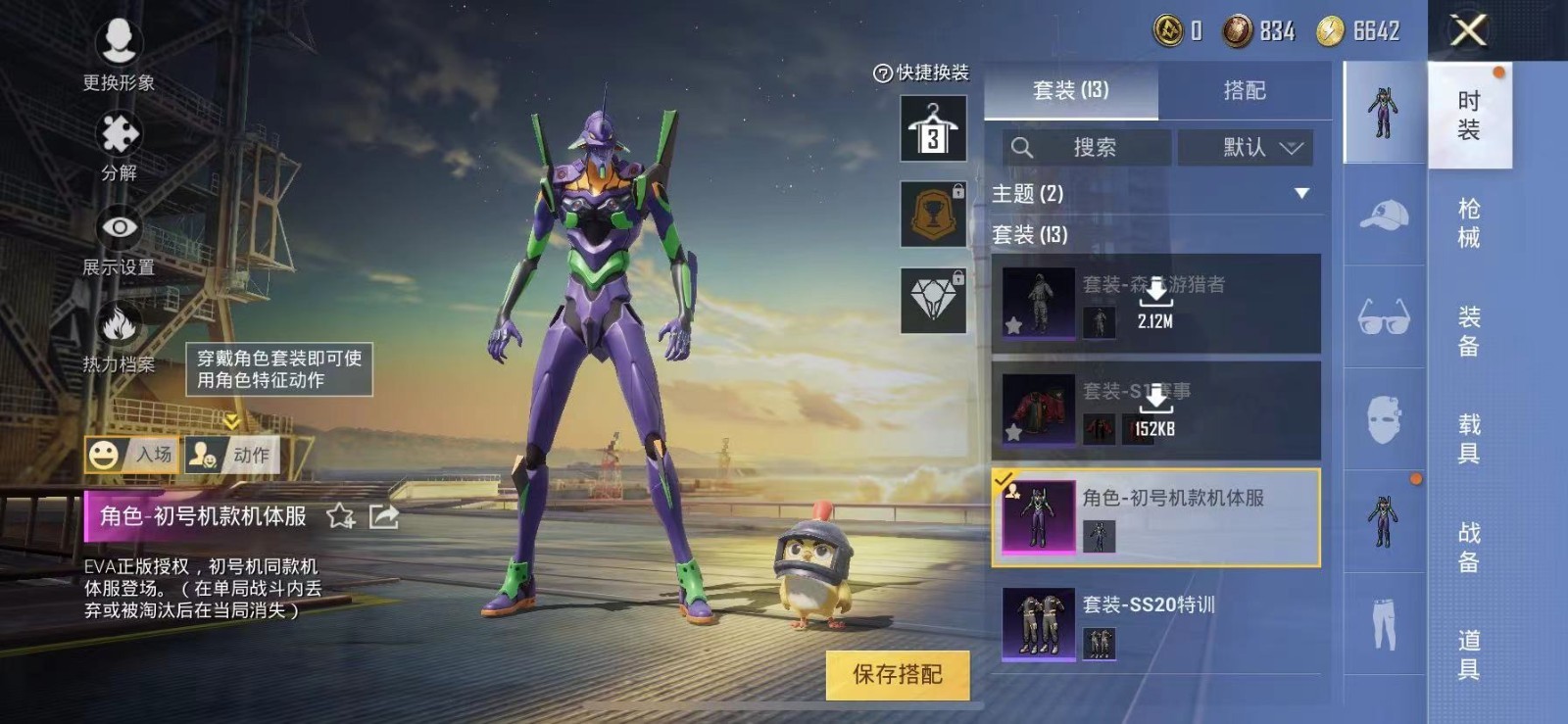This screenshot has width=1568, height=724.
Task: Open the 分解 dismantle option
Action: click(119, 145)
